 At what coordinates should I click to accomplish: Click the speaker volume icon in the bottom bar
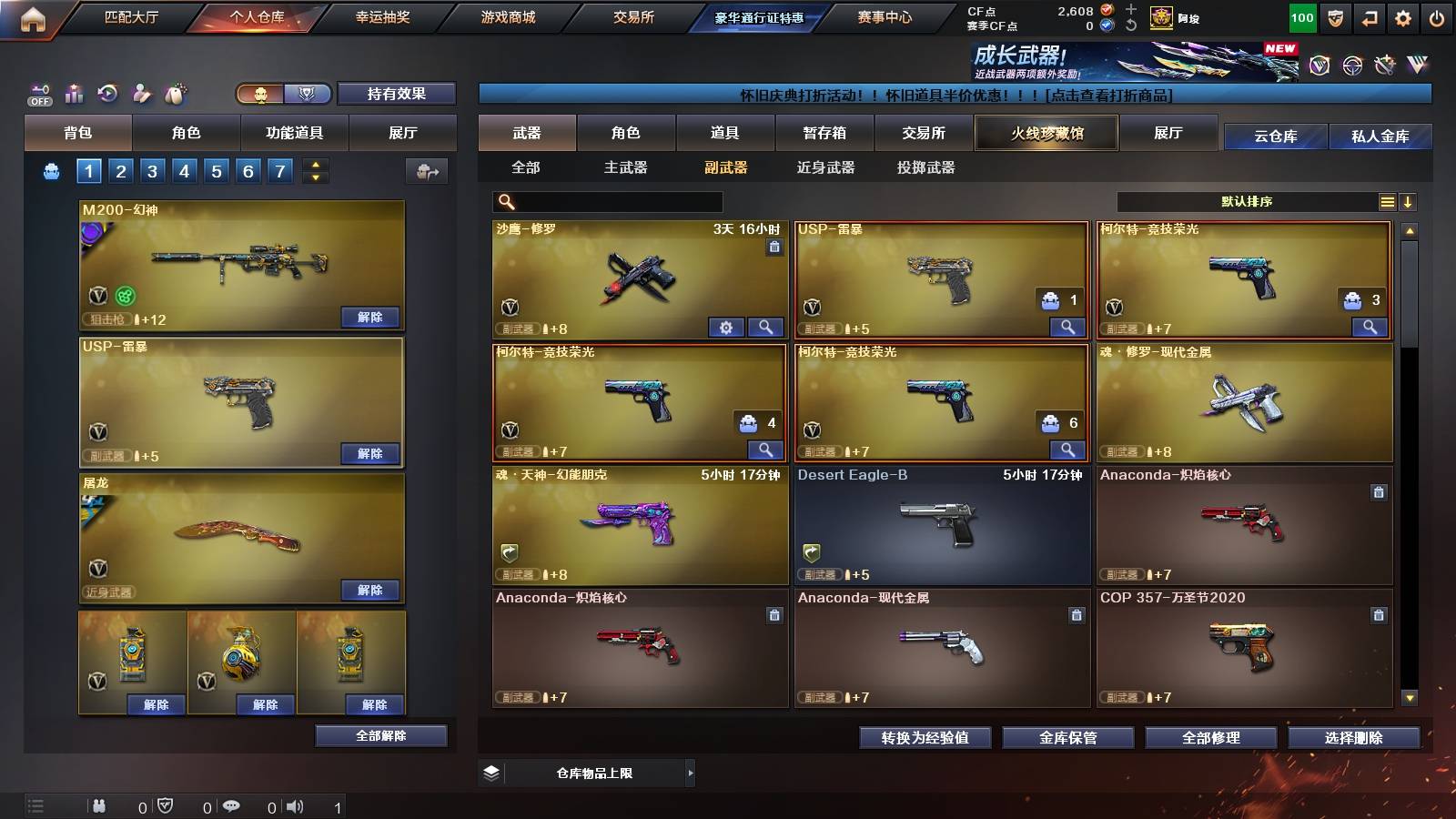coord(295,806)
